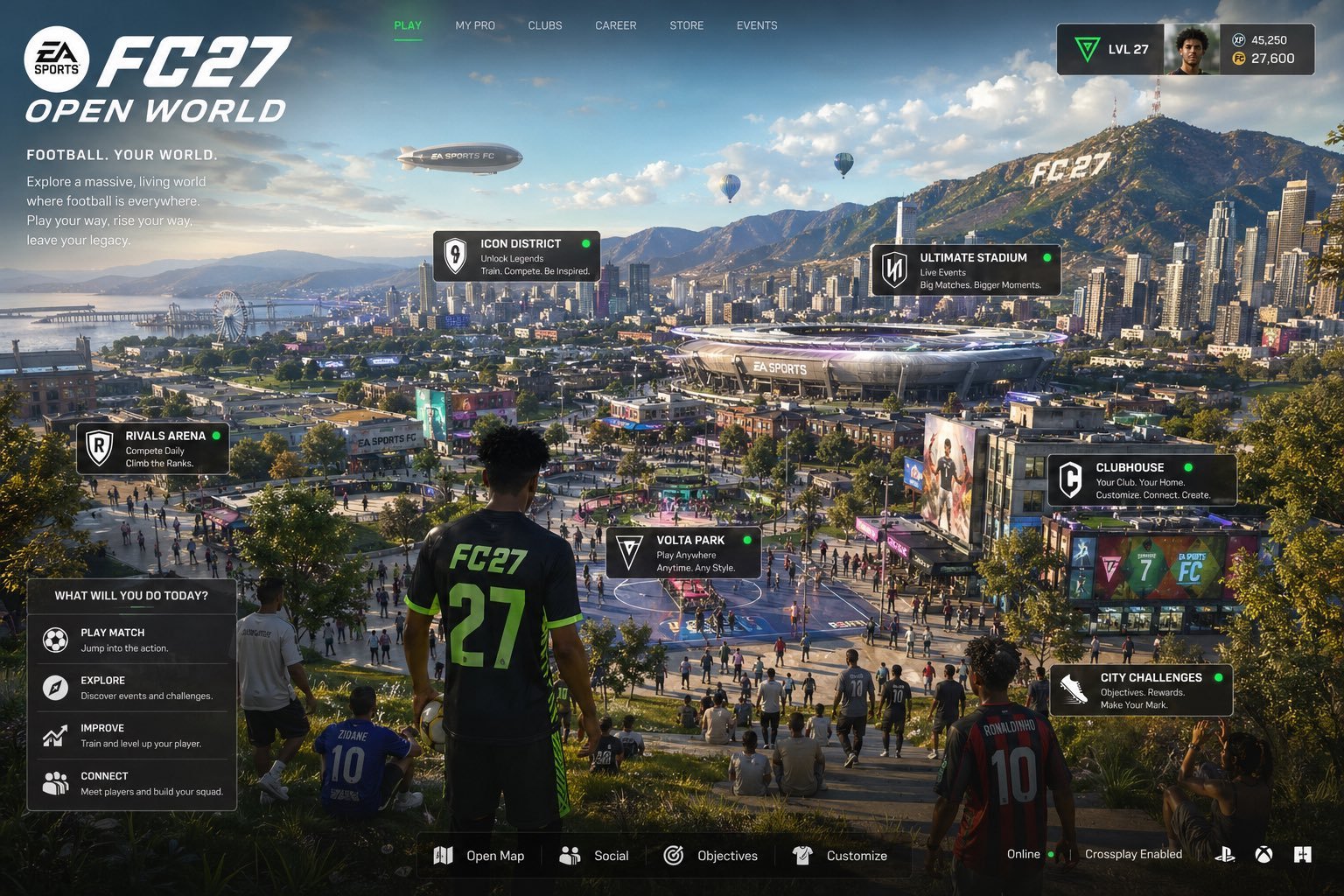
Task: Pick the Improve training option
Action: tap(131, 735)
